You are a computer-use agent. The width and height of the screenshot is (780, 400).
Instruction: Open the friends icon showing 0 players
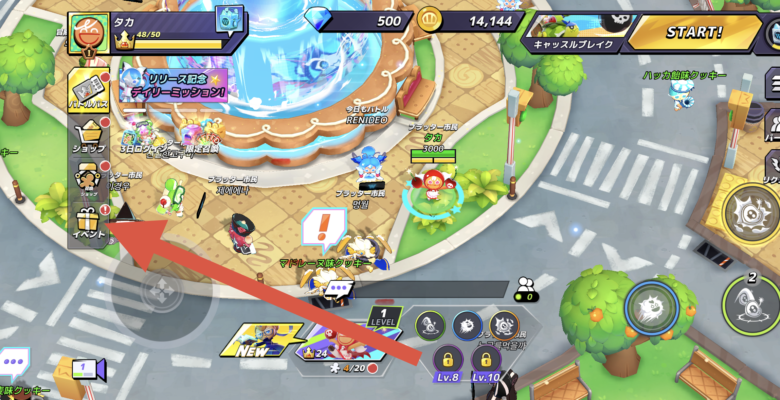524,289
